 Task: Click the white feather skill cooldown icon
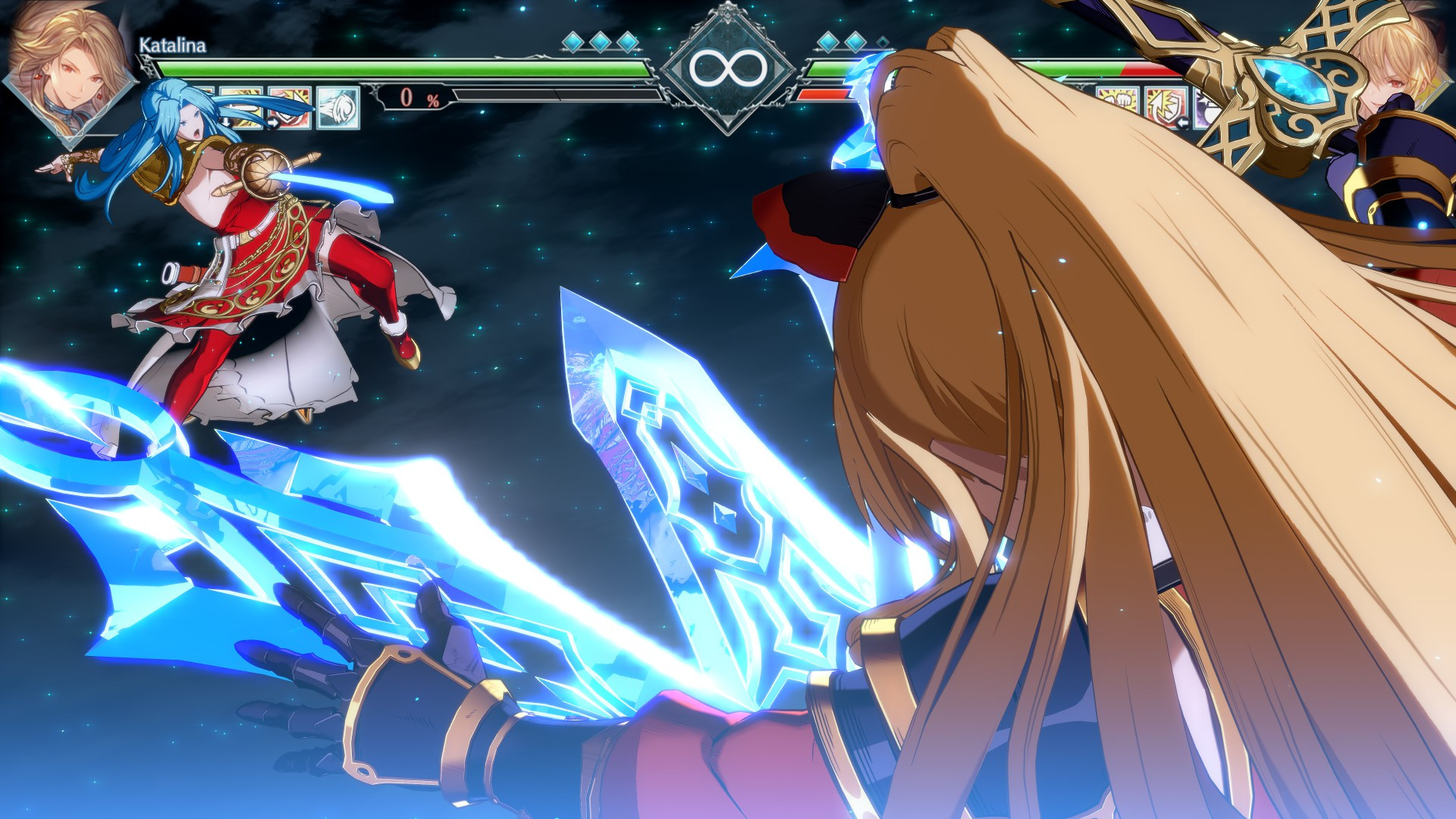[339, 106]
